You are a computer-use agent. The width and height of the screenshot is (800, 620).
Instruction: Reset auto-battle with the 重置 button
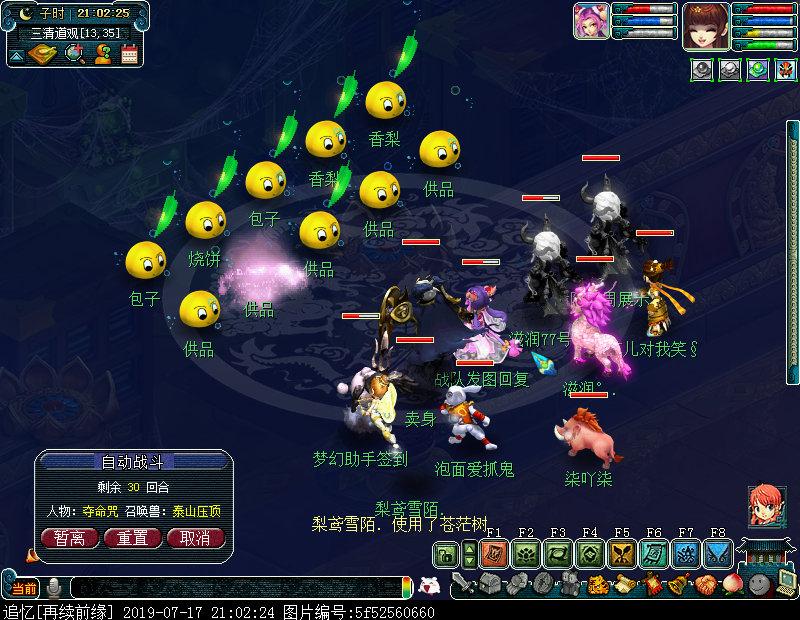(x=133, y=537)
